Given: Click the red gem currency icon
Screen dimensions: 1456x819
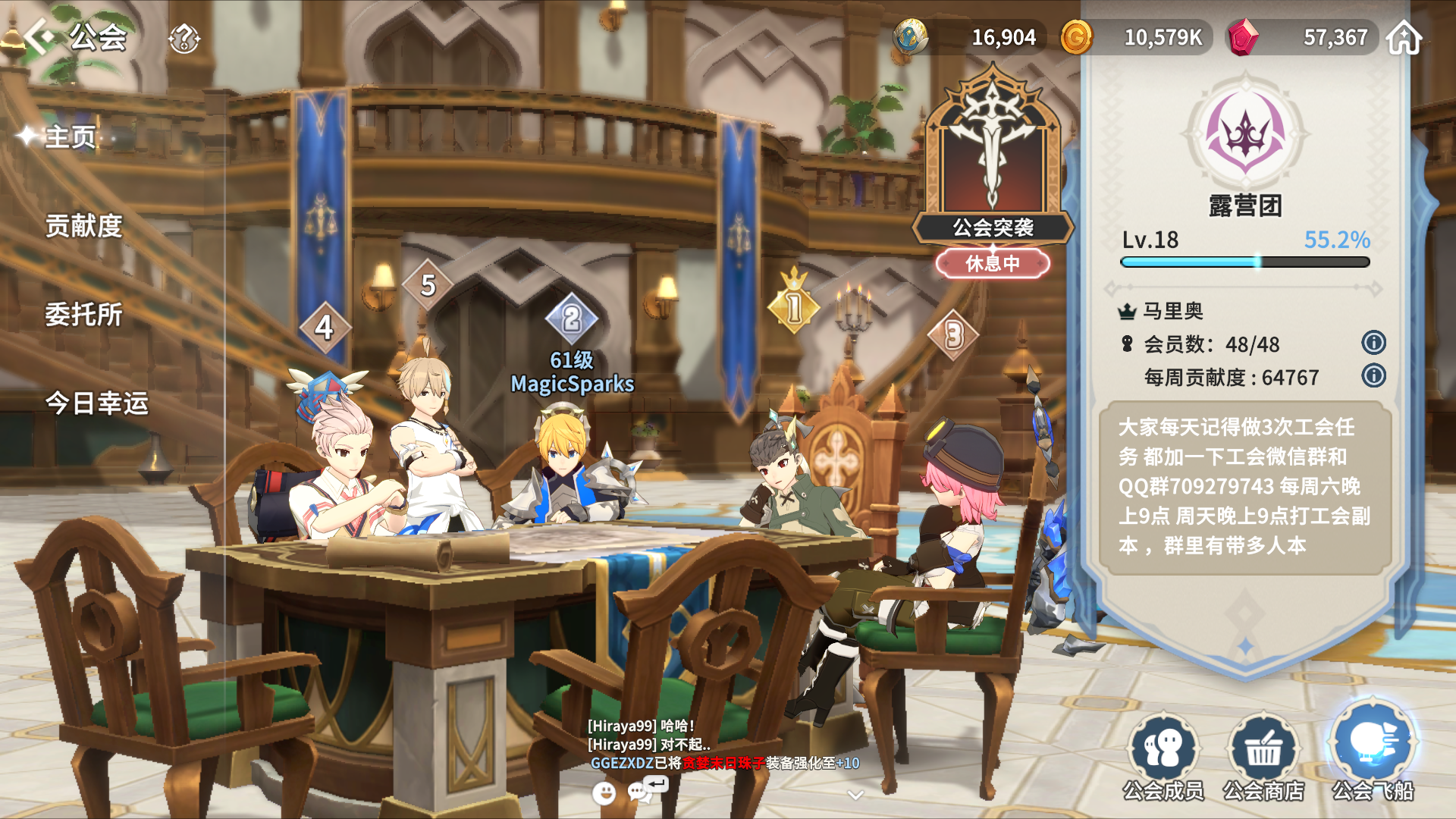Looking at the screenshot, I should coord(1243,37).
